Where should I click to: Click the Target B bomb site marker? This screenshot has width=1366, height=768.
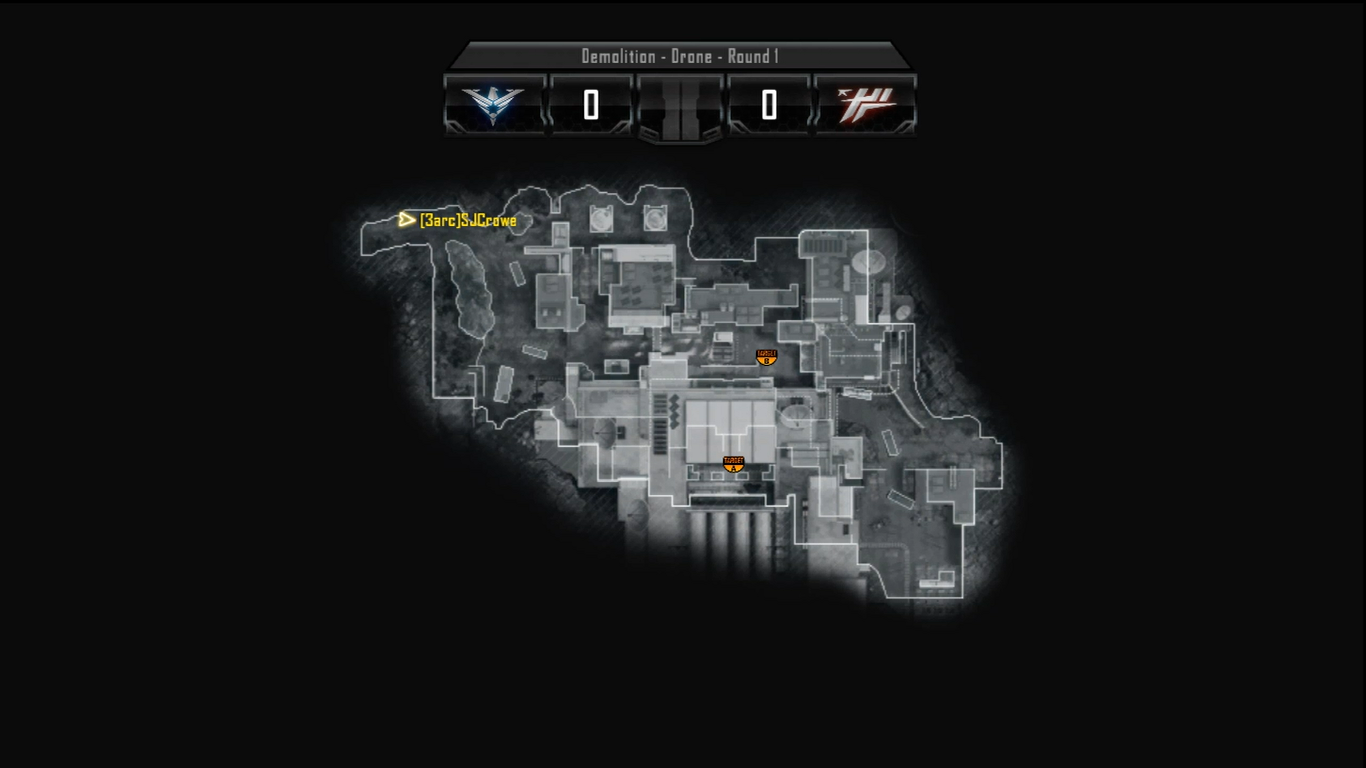(x=766, y=356)
